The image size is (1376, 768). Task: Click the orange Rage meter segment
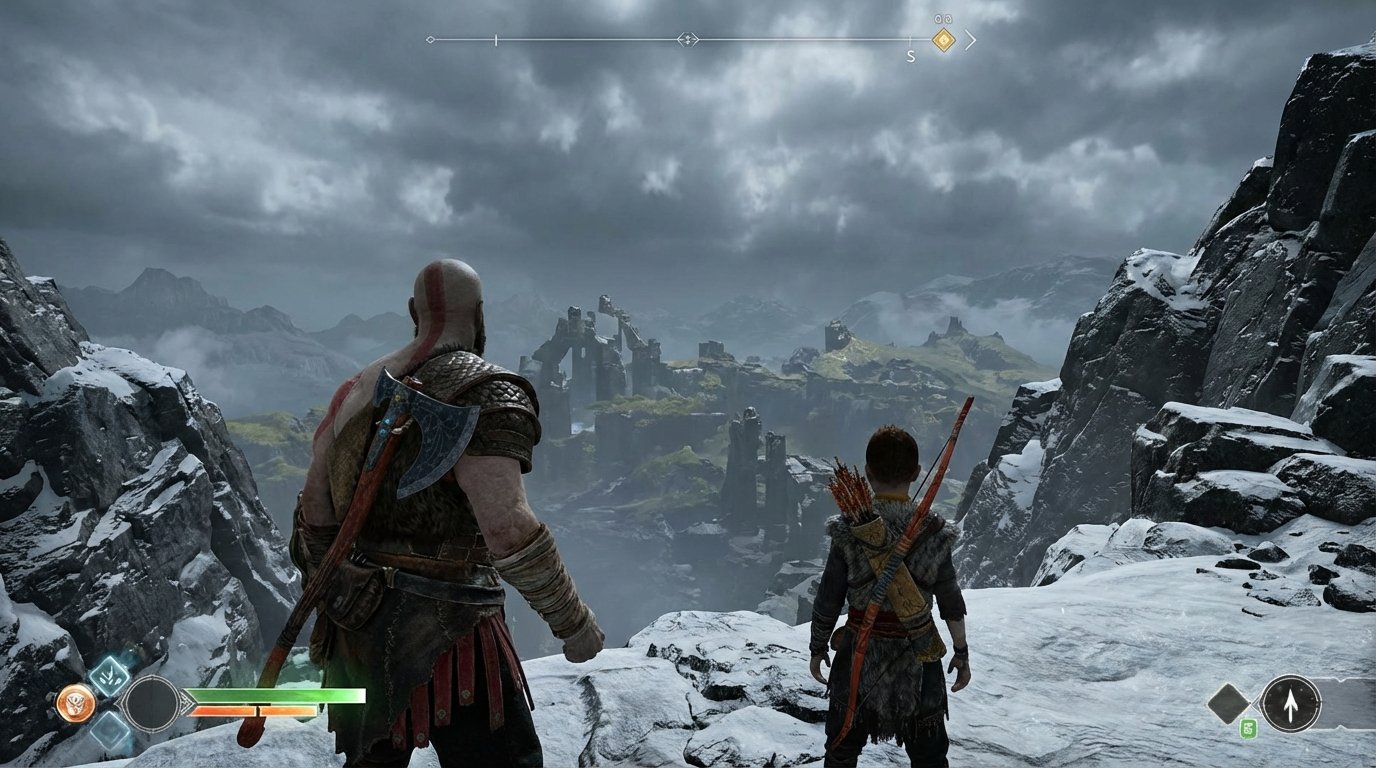coord(226,710)
